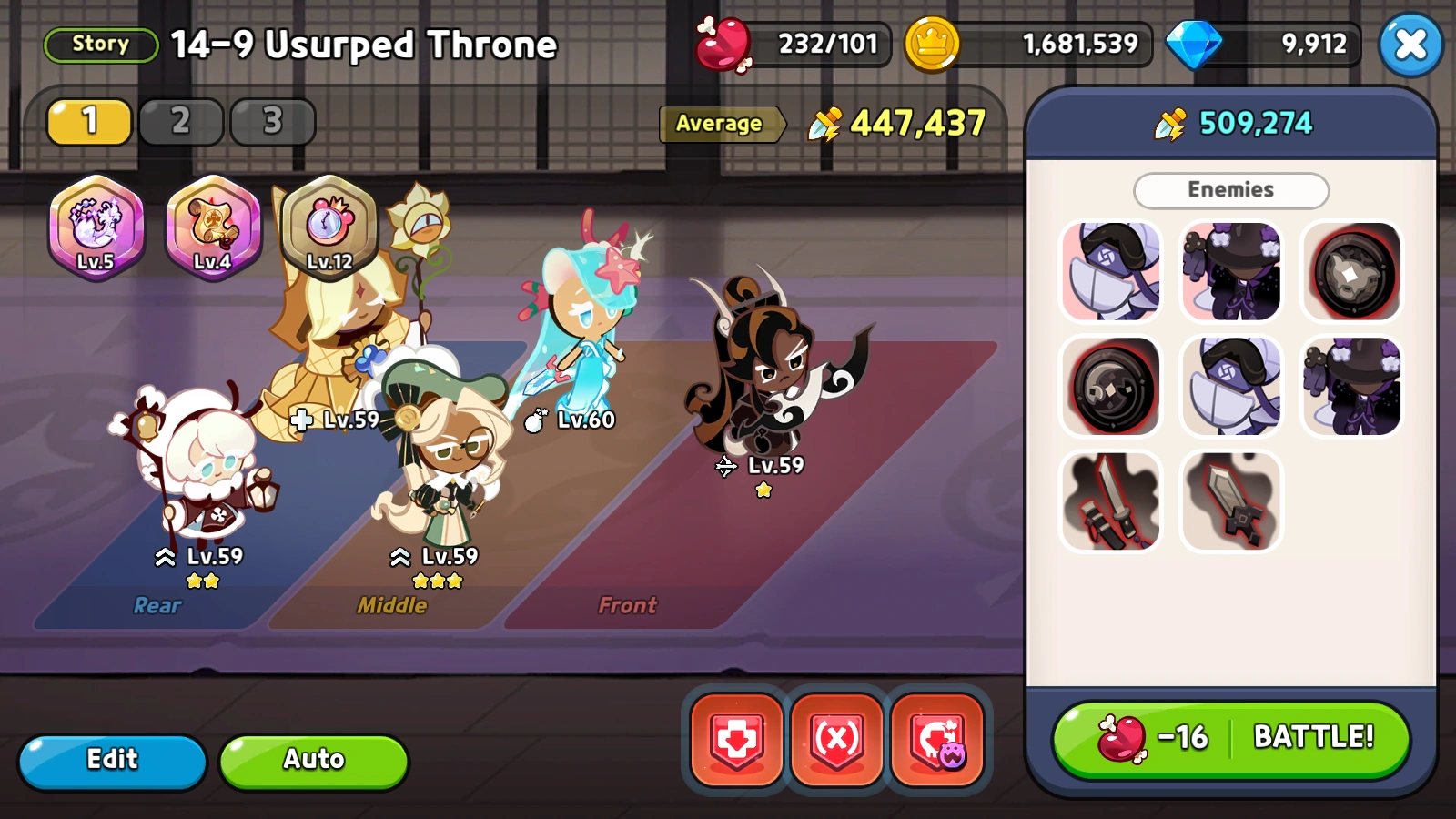Image resolution: width=1456 pixels, height=819 pixels.
Task: Select the Story mode badge
Action: [99, 44]
